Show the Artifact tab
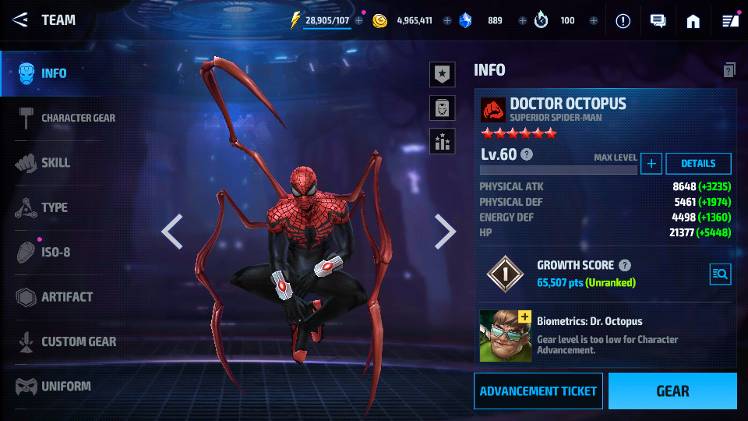This screenshot has height=421, width=748. [x=66, y=297]
